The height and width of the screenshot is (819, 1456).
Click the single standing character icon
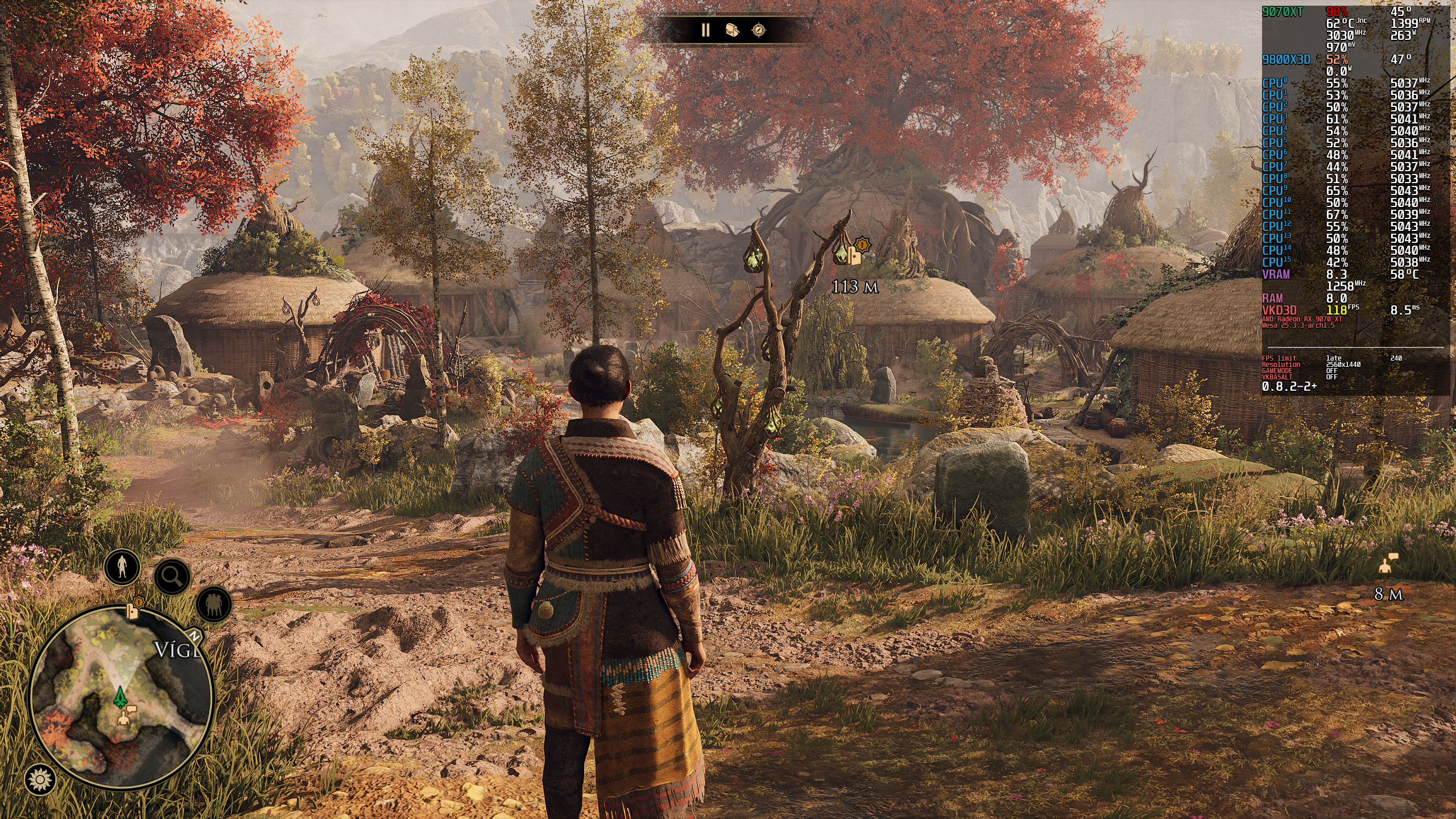122,566
